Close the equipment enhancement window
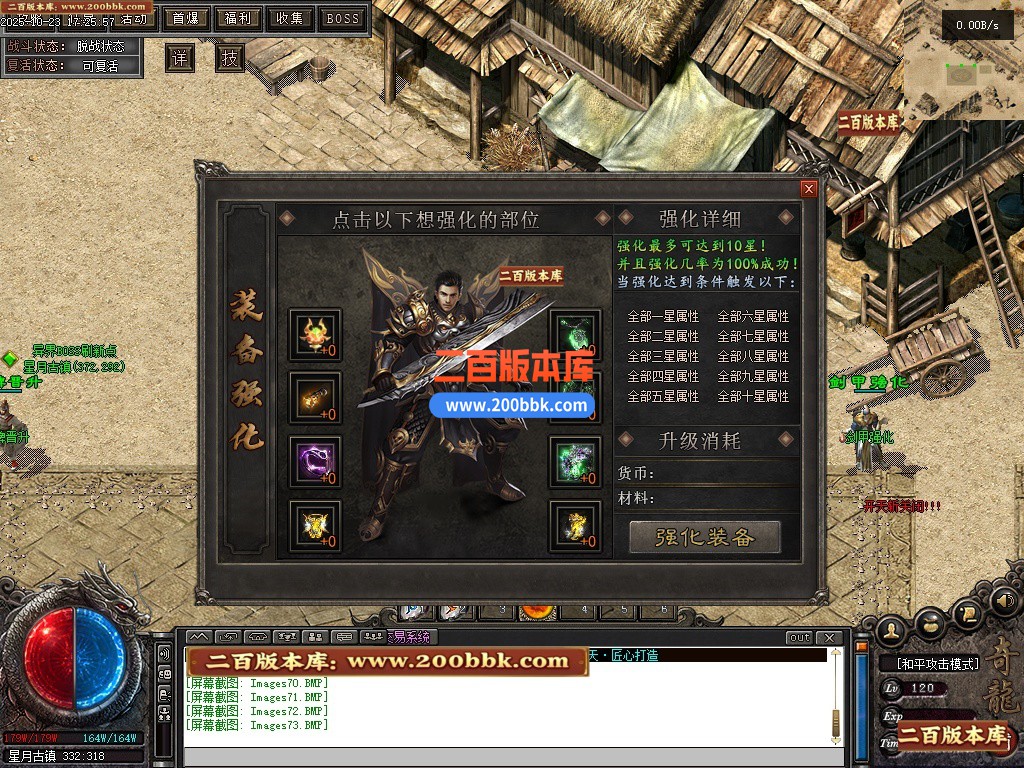 tap(809, 189)
